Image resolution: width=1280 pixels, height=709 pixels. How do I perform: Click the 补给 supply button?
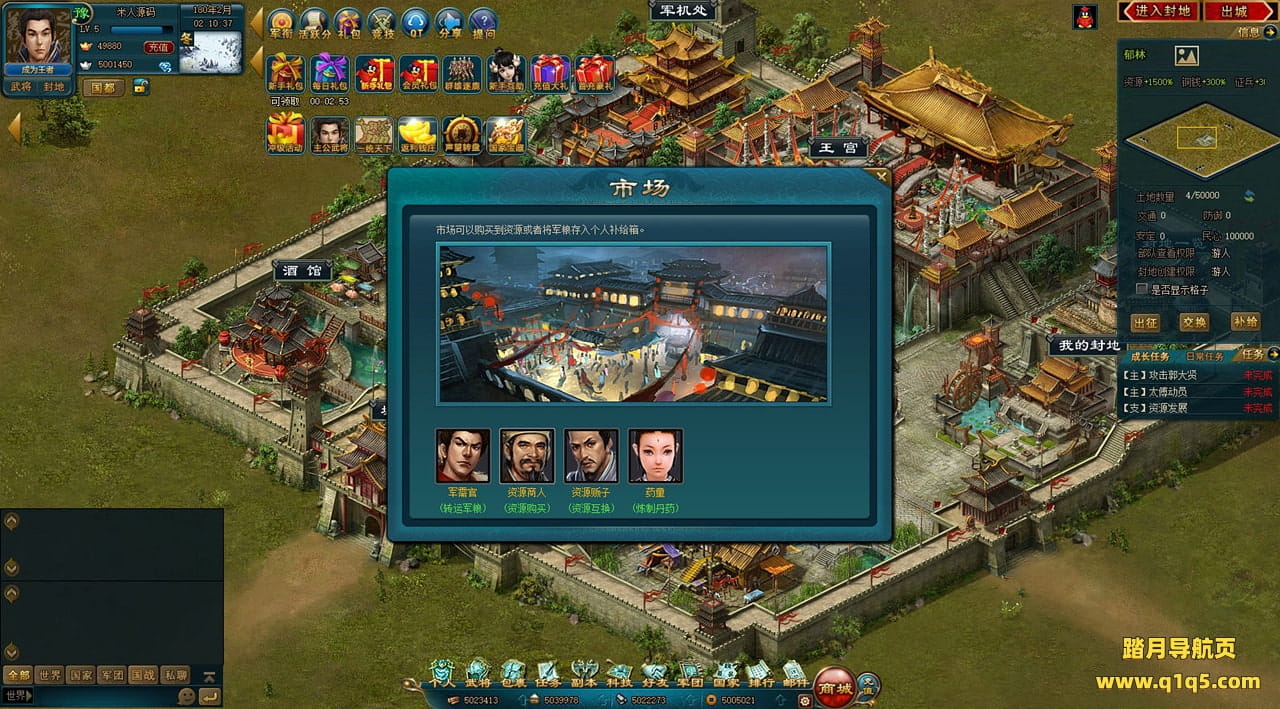[1245, 322]
